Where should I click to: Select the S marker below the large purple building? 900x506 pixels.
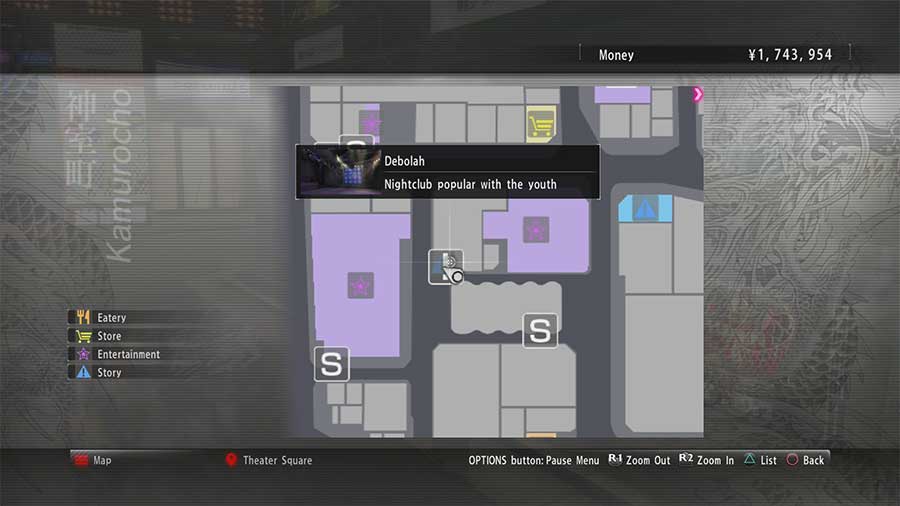click(x=331, y=365)
